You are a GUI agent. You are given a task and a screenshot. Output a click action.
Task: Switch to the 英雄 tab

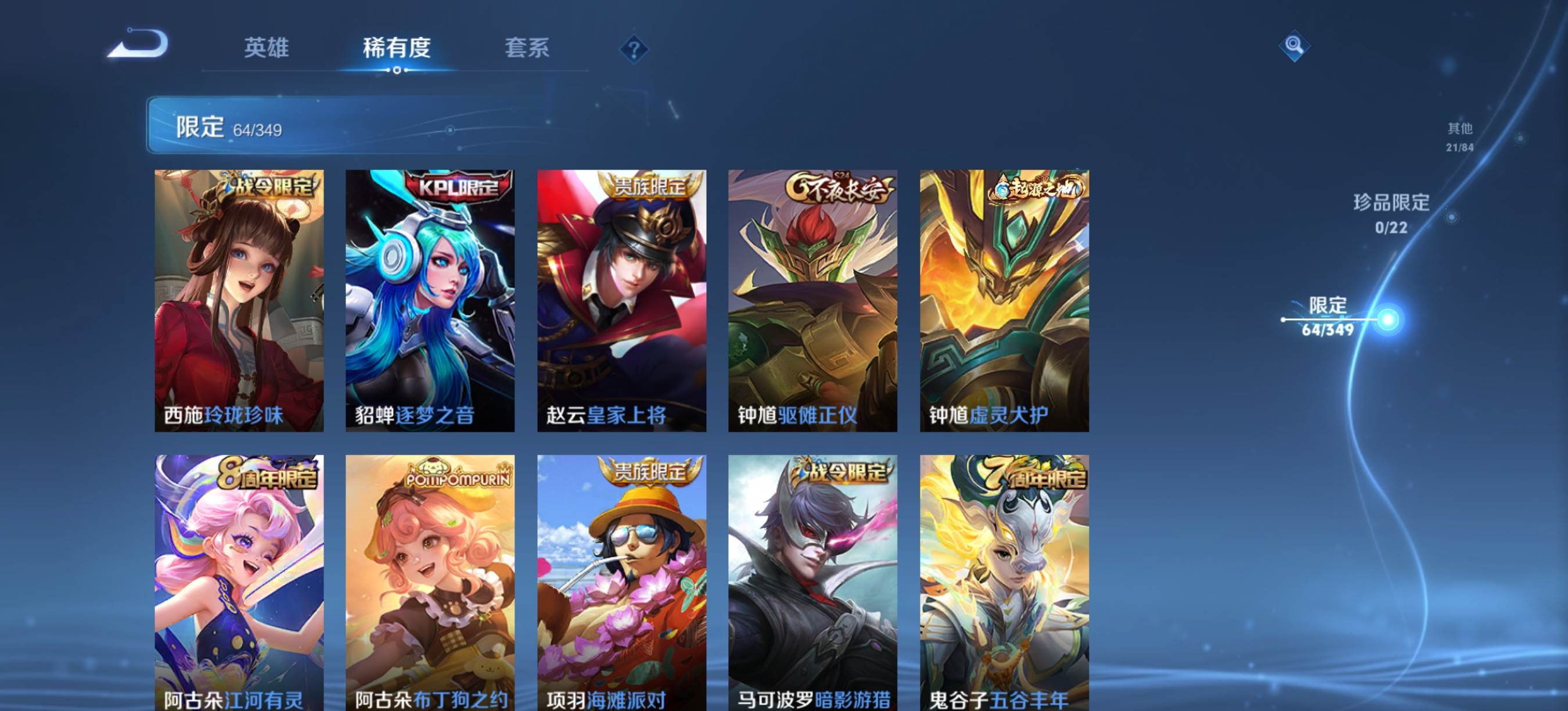[x=266, y=48]
